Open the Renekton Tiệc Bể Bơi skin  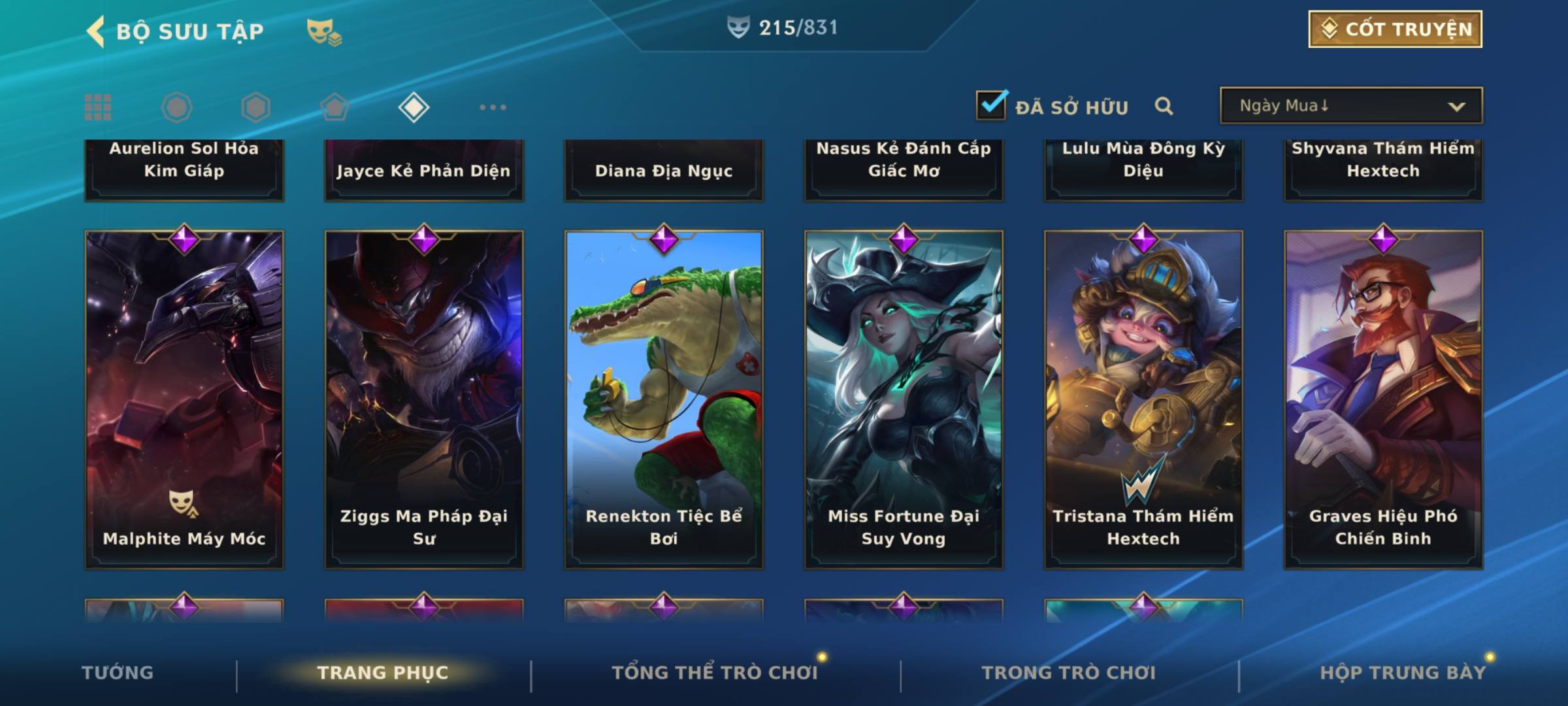coord(664,399)
